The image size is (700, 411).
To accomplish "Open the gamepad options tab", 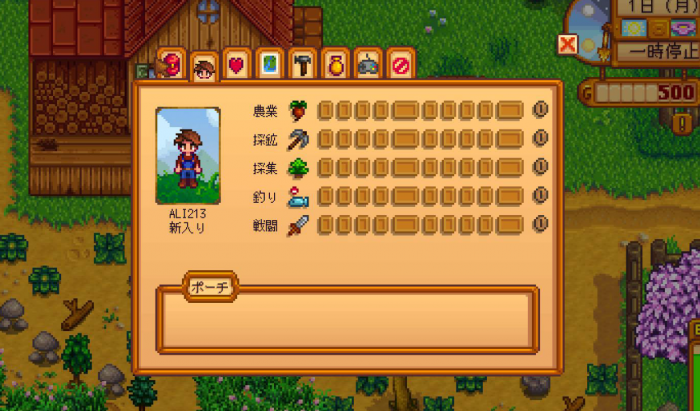I will pos(367,64).
